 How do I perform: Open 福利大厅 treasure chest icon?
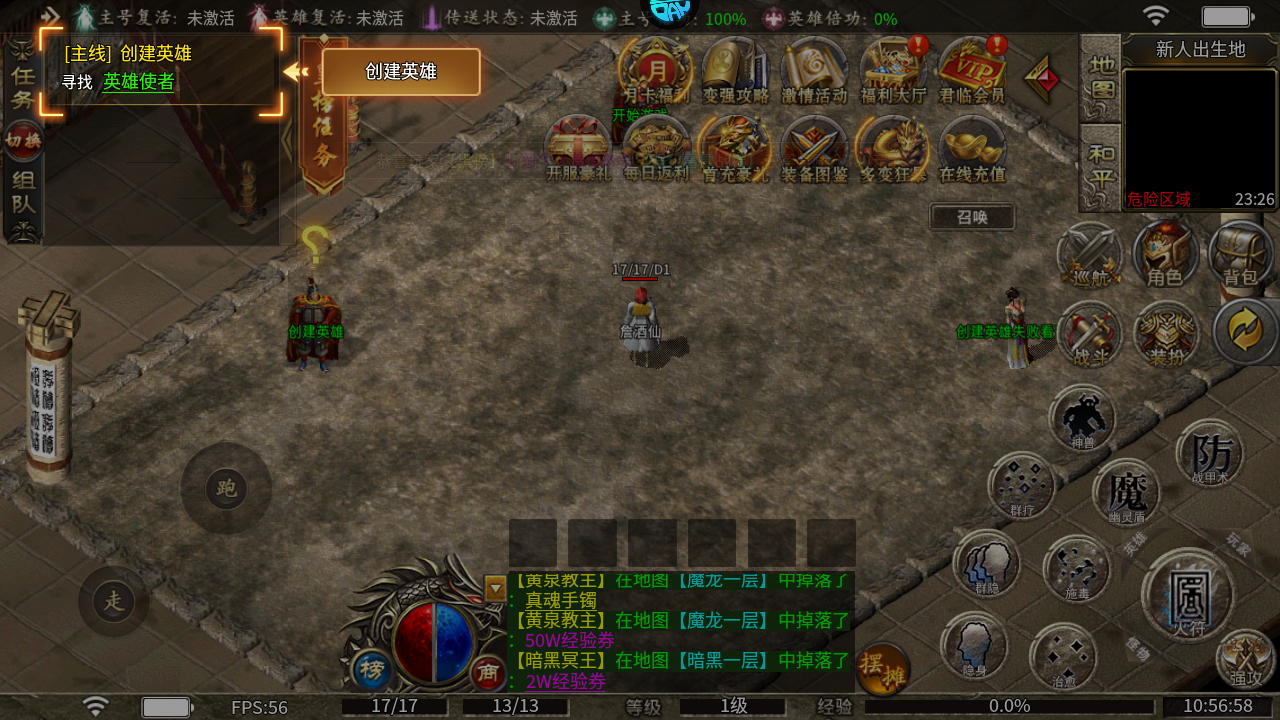tap(894, 70)
